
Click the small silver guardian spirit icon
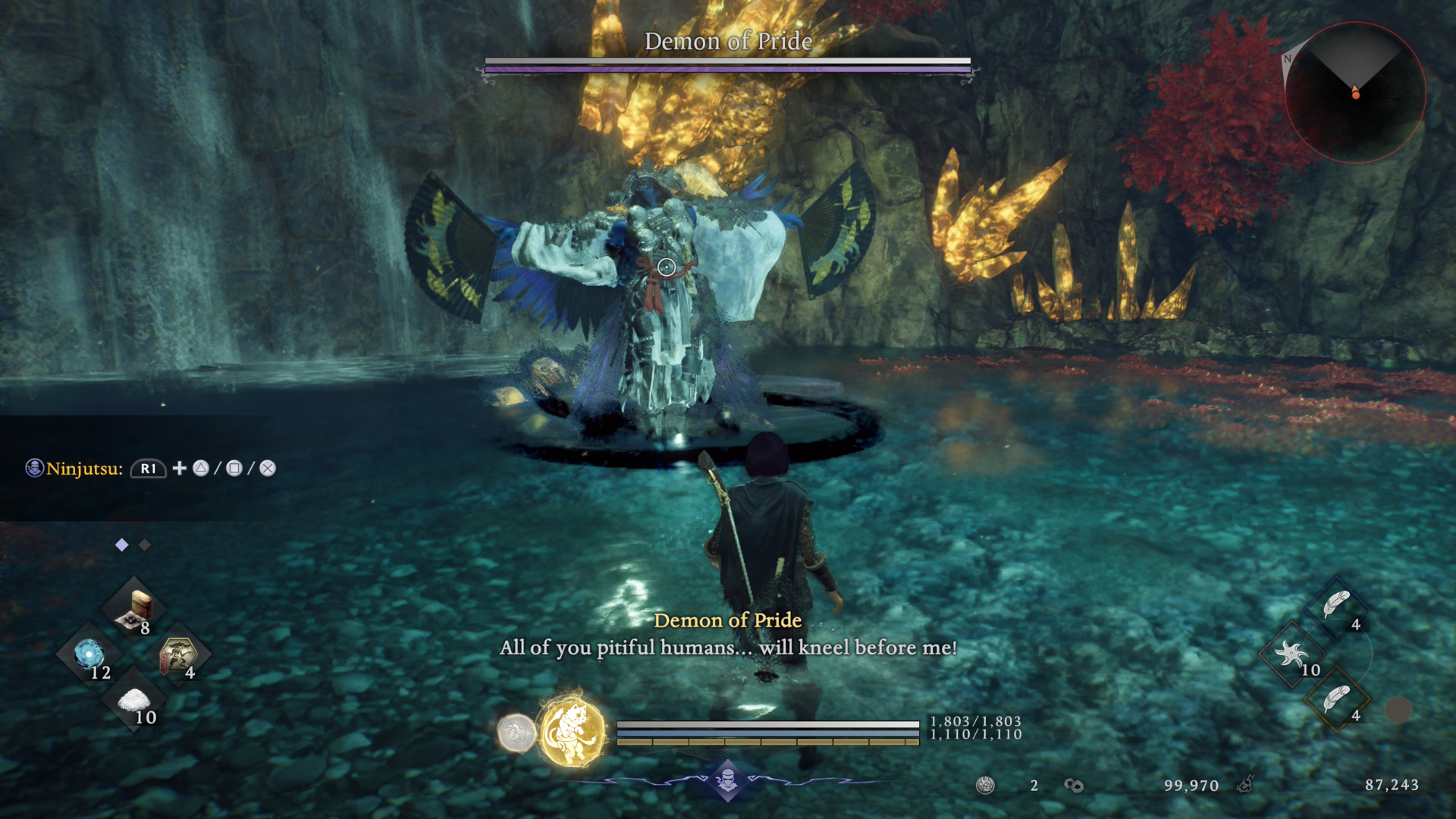point(516,733)
